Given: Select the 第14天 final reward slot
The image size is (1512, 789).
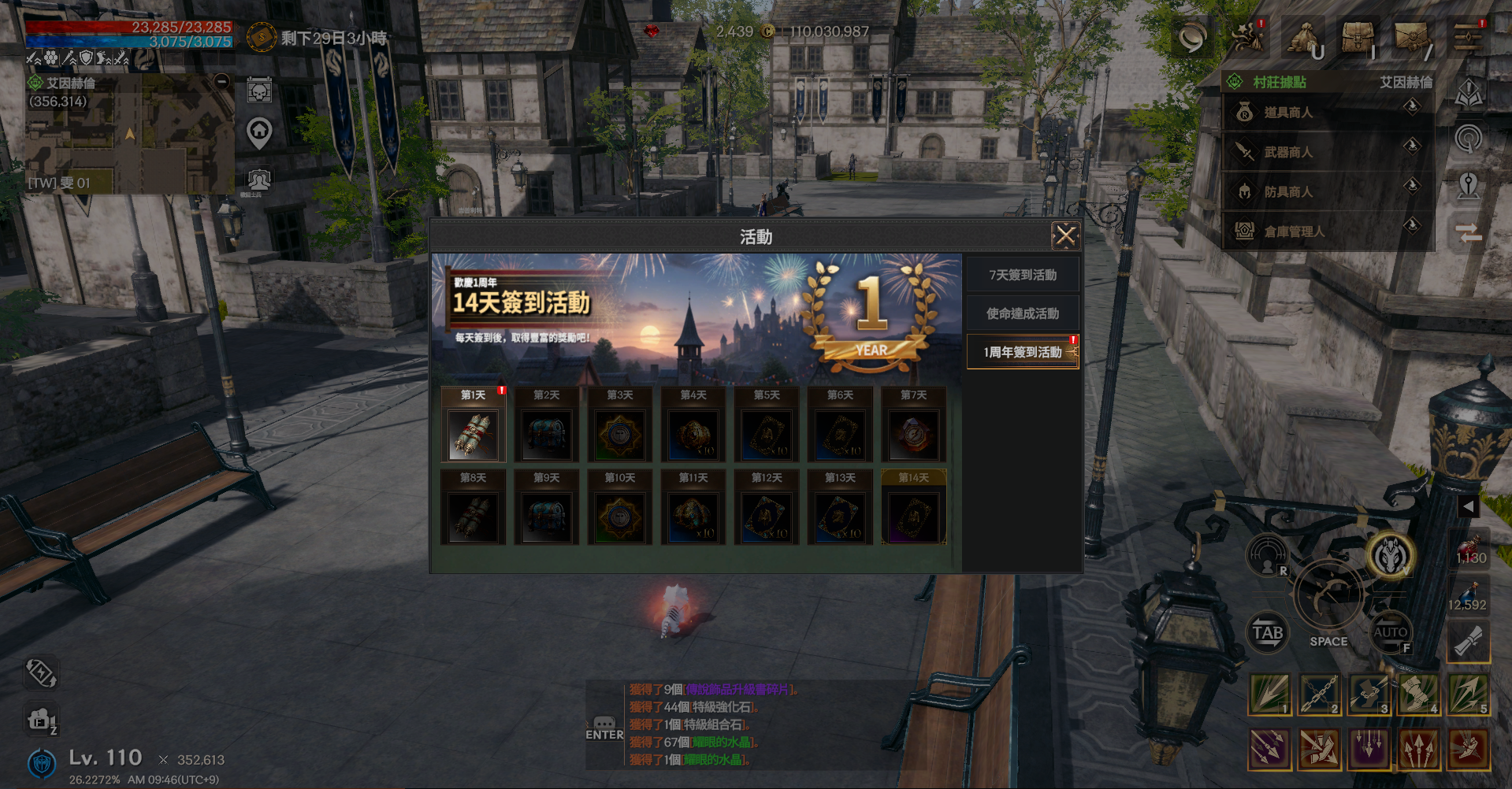Looking at the screenshot, I should click(913, 517).
